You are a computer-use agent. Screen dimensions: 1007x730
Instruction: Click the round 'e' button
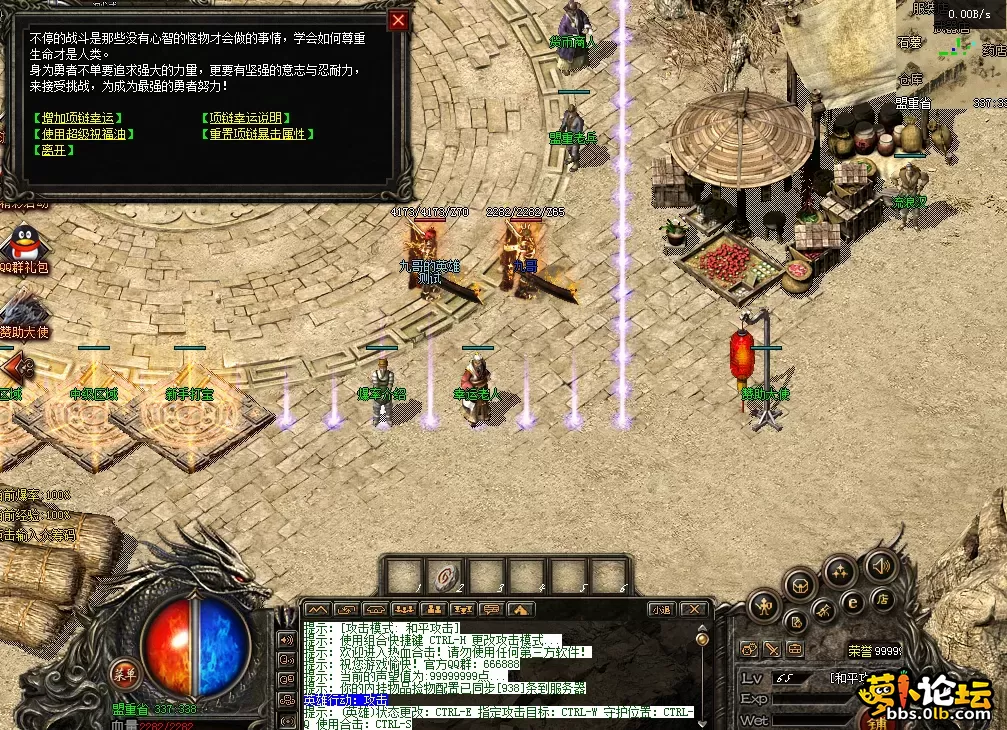tap(853, 603)
